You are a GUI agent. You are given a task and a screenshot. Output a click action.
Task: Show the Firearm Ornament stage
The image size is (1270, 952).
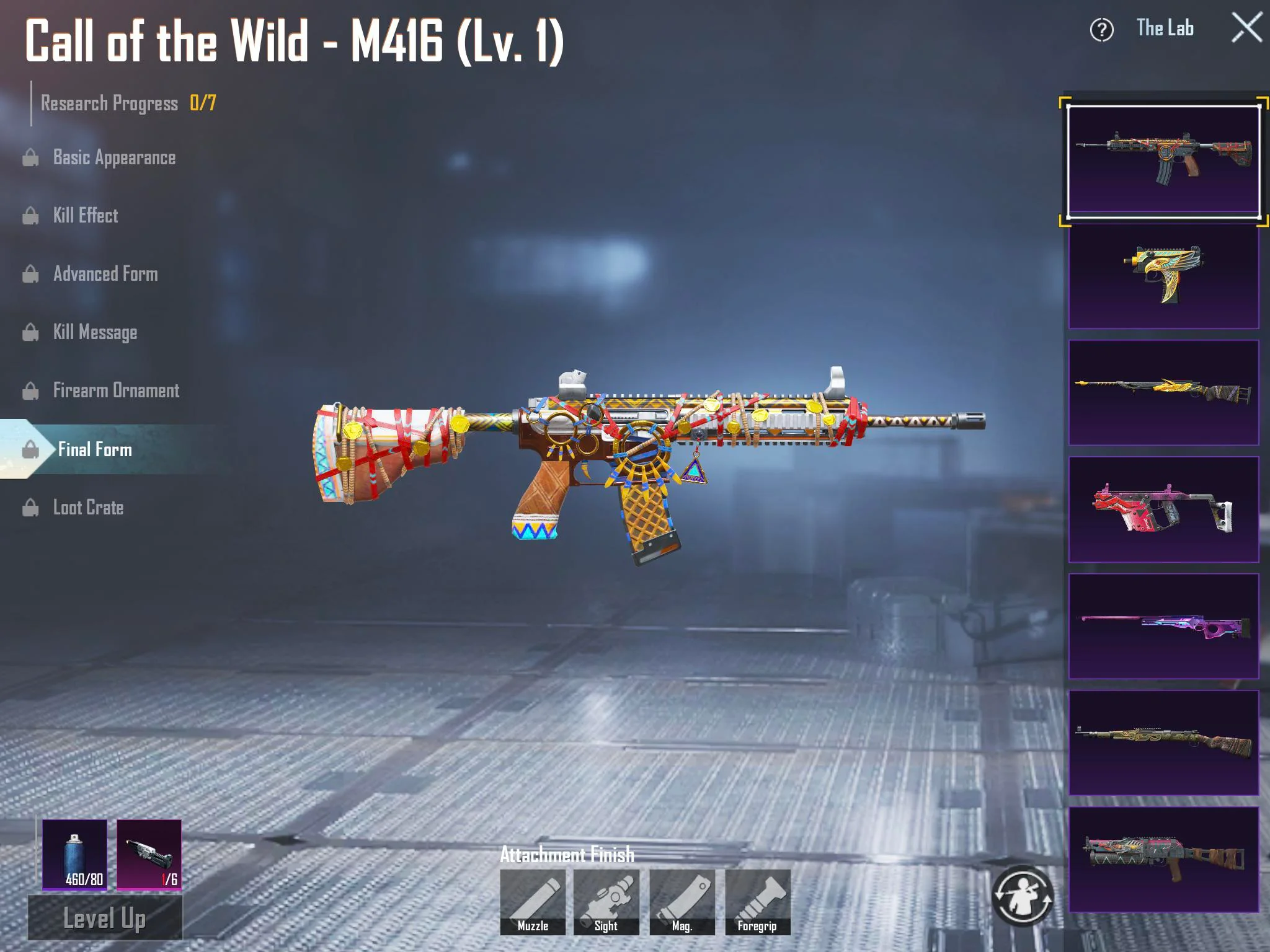click(116, 390)
